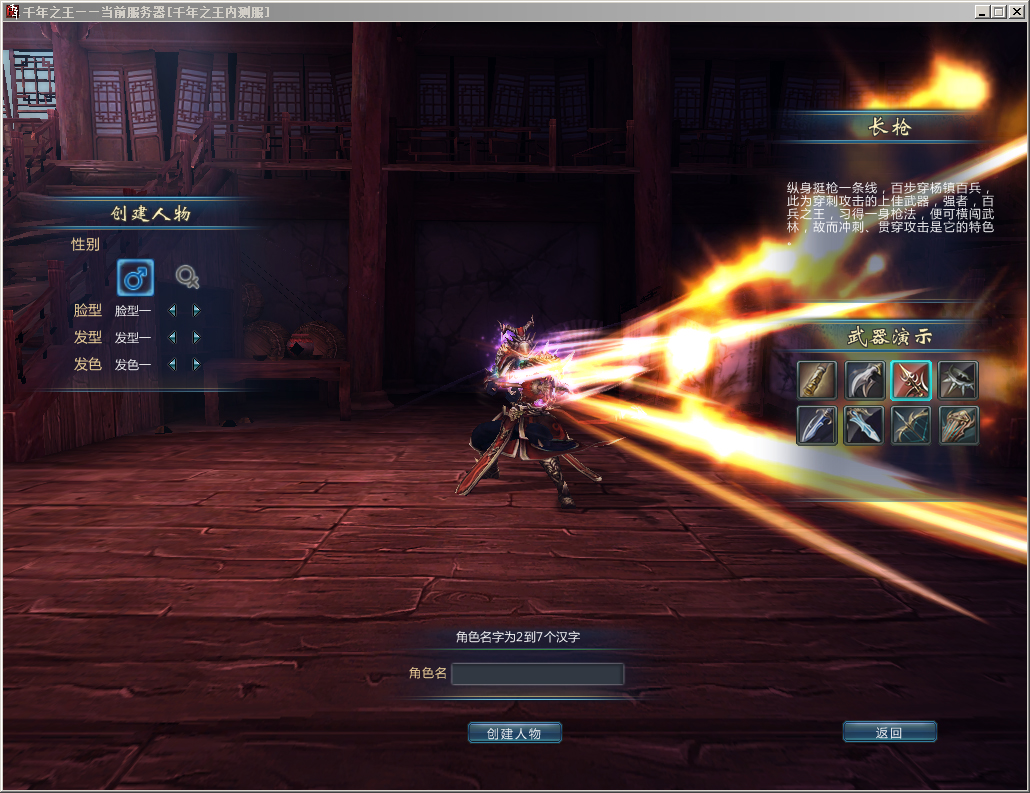1030x793 pixels.
Task: Select the light-blue straight sword icon
Action: [x=864, y=425]
